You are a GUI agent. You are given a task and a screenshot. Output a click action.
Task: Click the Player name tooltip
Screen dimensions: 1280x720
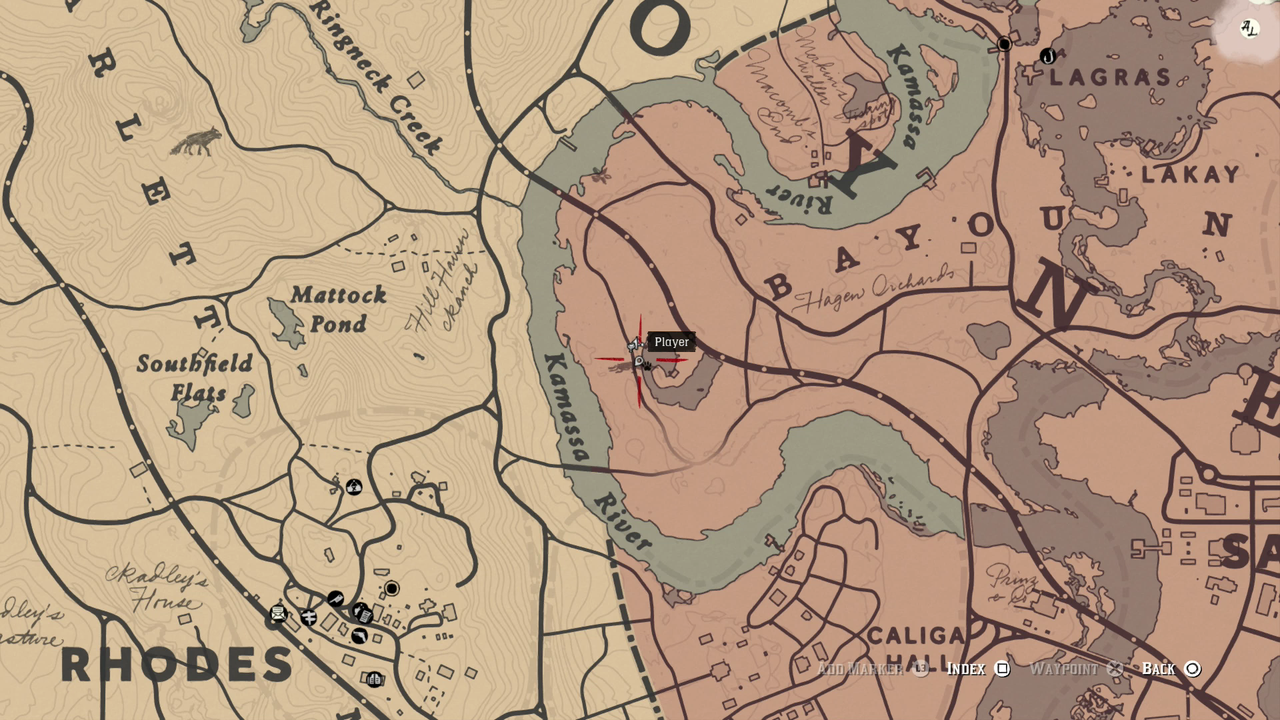pyautogui.click(x=670, y=342)
